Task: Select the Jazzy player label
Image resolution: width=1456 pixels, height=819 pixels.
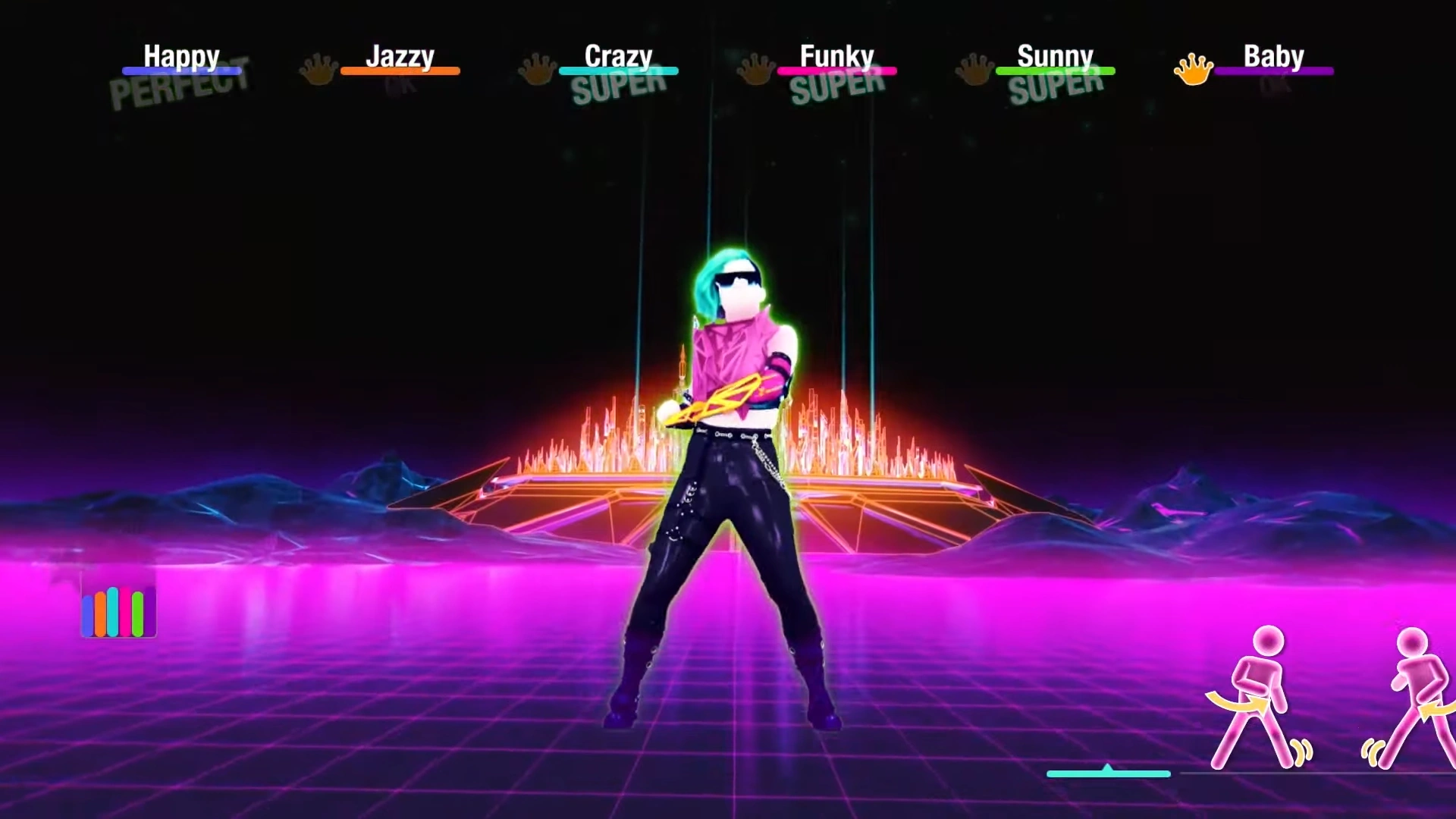Action: pyautogui.click(x=400, y=55)
